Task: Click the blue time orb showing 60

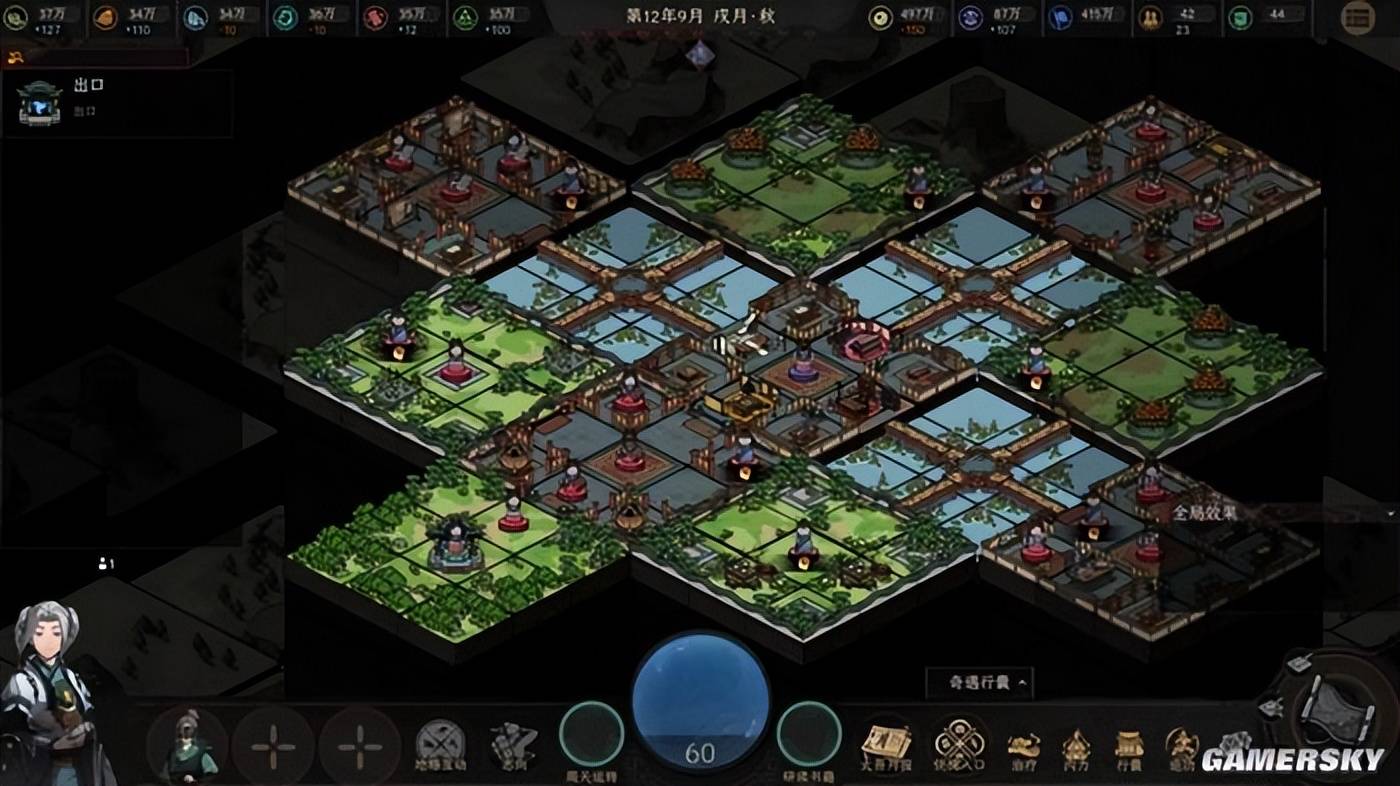Action: (x=700, y=701)
